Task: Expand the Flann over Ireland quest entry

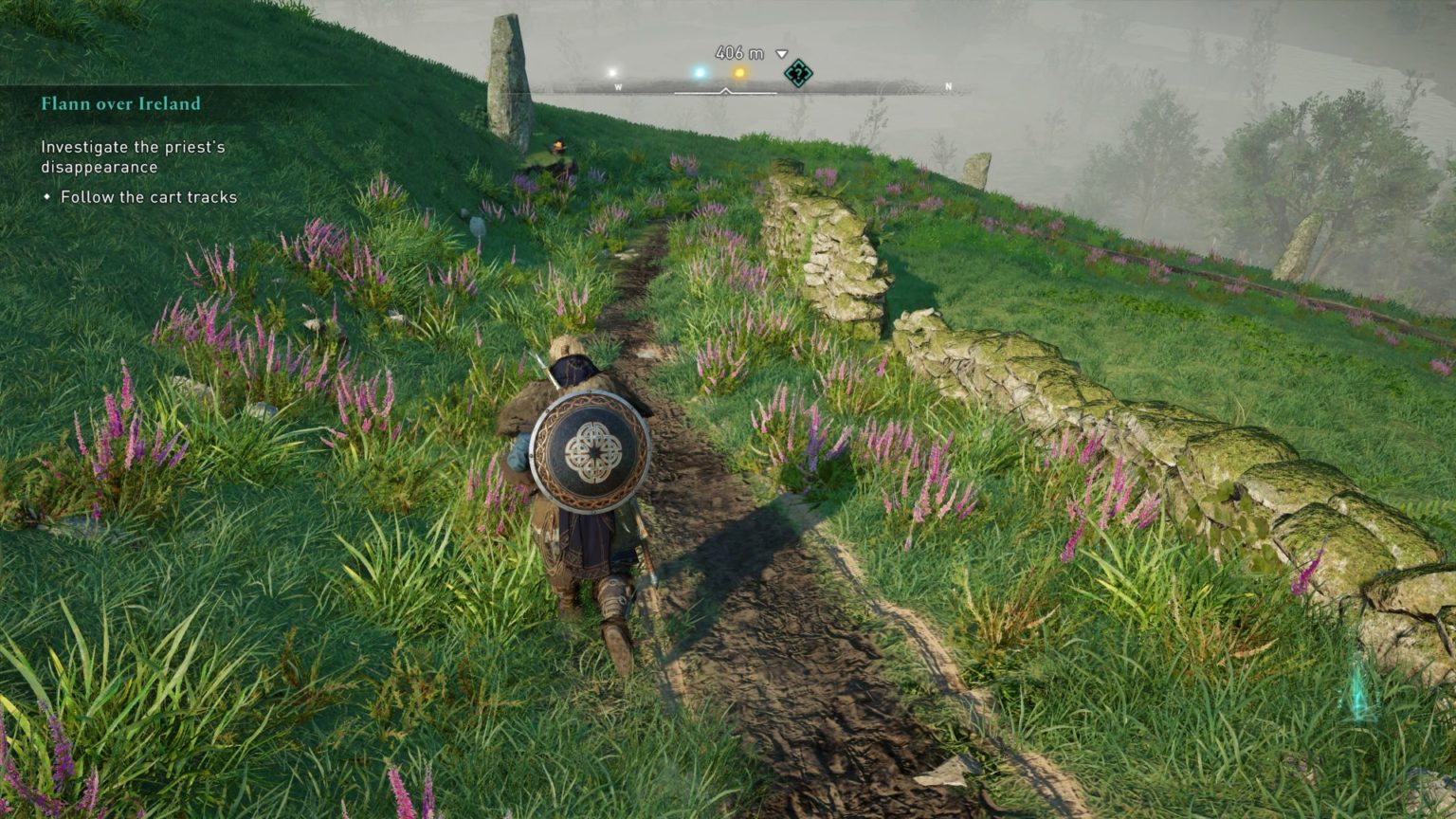Action: coord(121,104)
